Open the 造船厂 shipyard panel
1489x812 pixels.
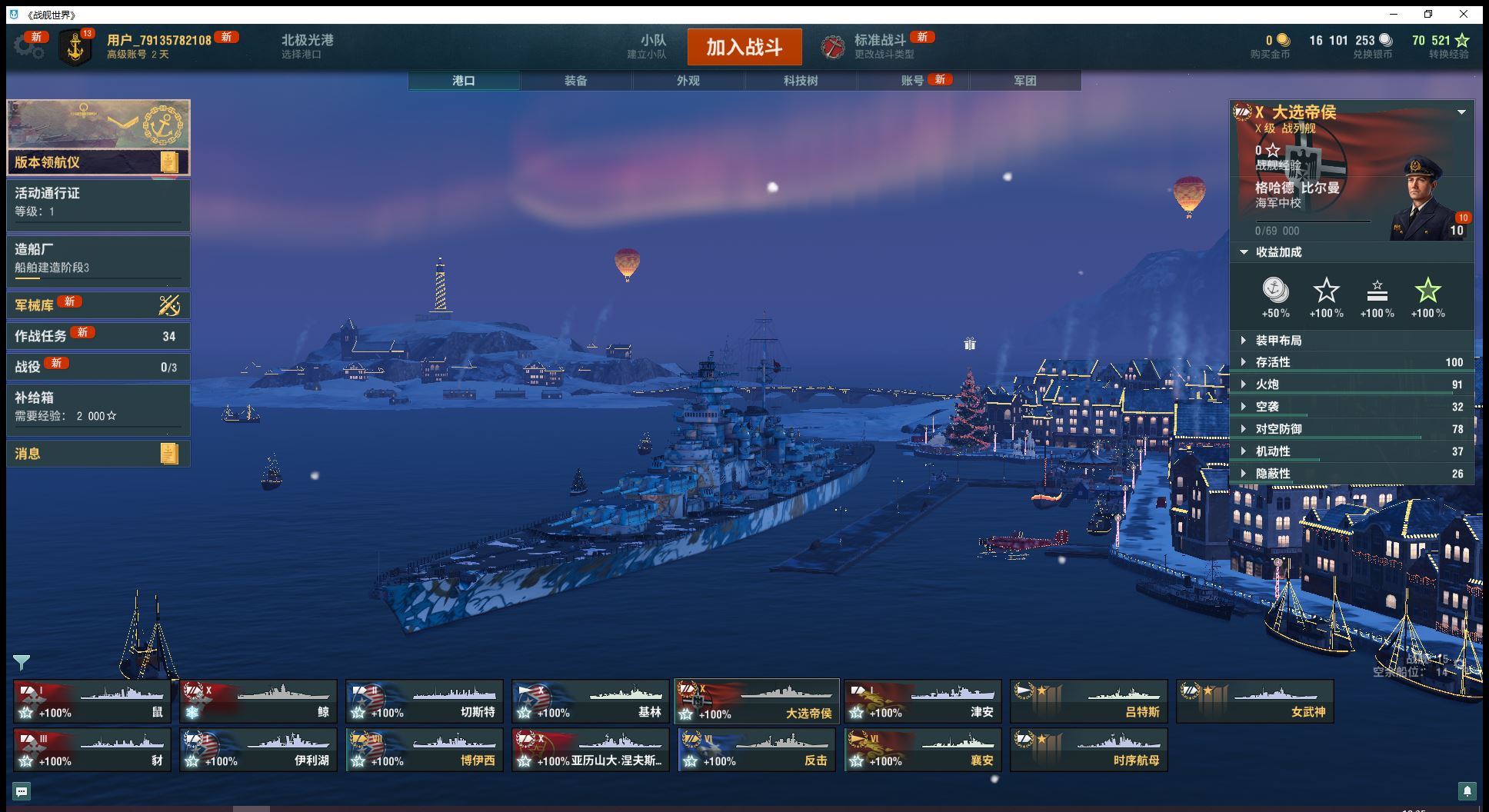click(x=98, y=259)
